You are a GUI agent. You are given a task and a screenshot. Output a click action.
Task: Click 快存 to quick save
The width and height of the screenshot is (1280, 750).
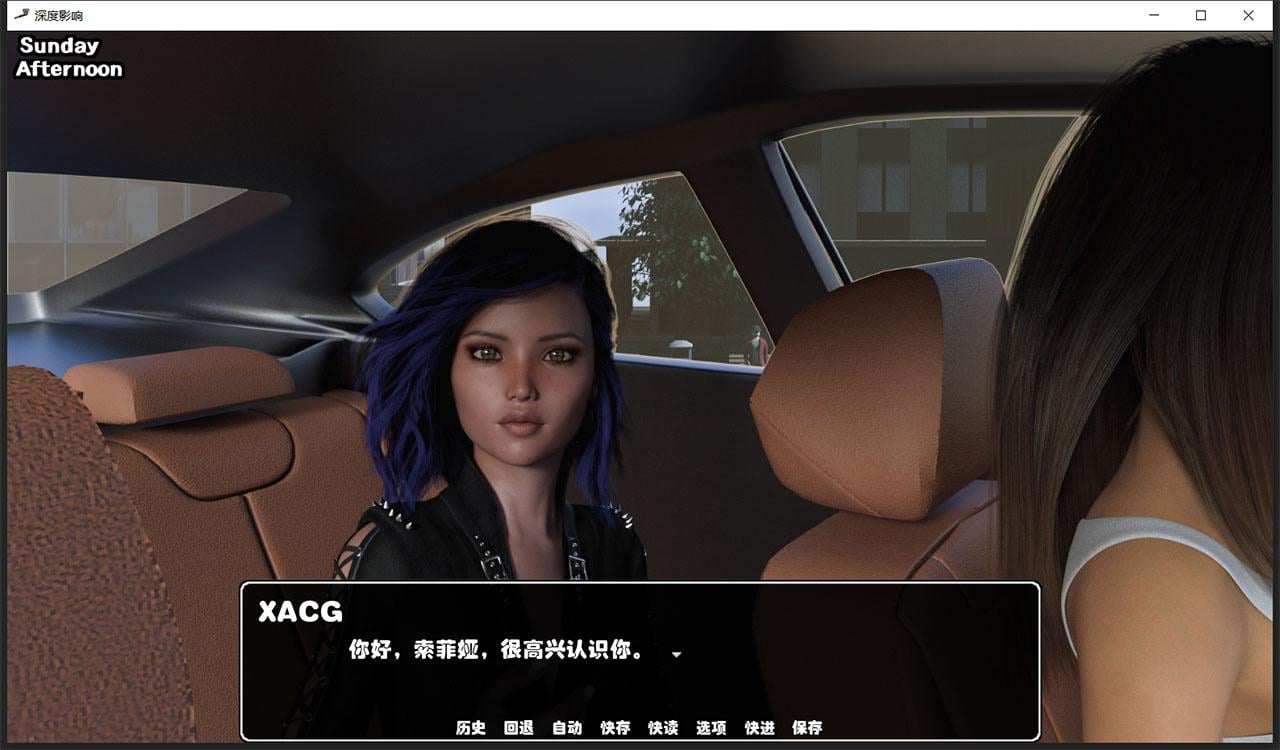pos(616,728)
